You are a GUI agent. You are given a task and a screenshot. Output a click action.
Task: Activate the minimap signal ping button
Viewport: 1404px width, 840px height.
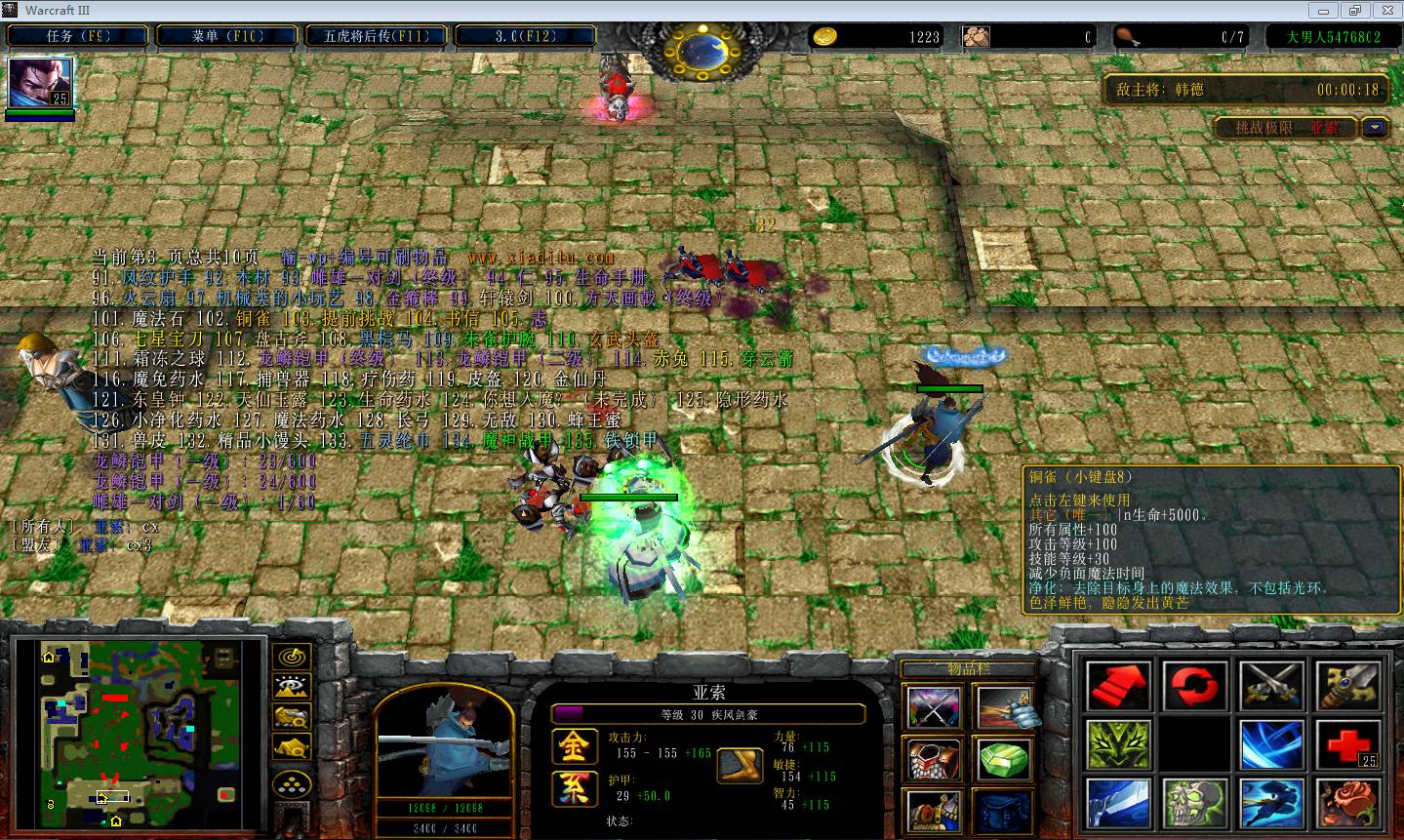pyautogui.click(x=292, y=657)
